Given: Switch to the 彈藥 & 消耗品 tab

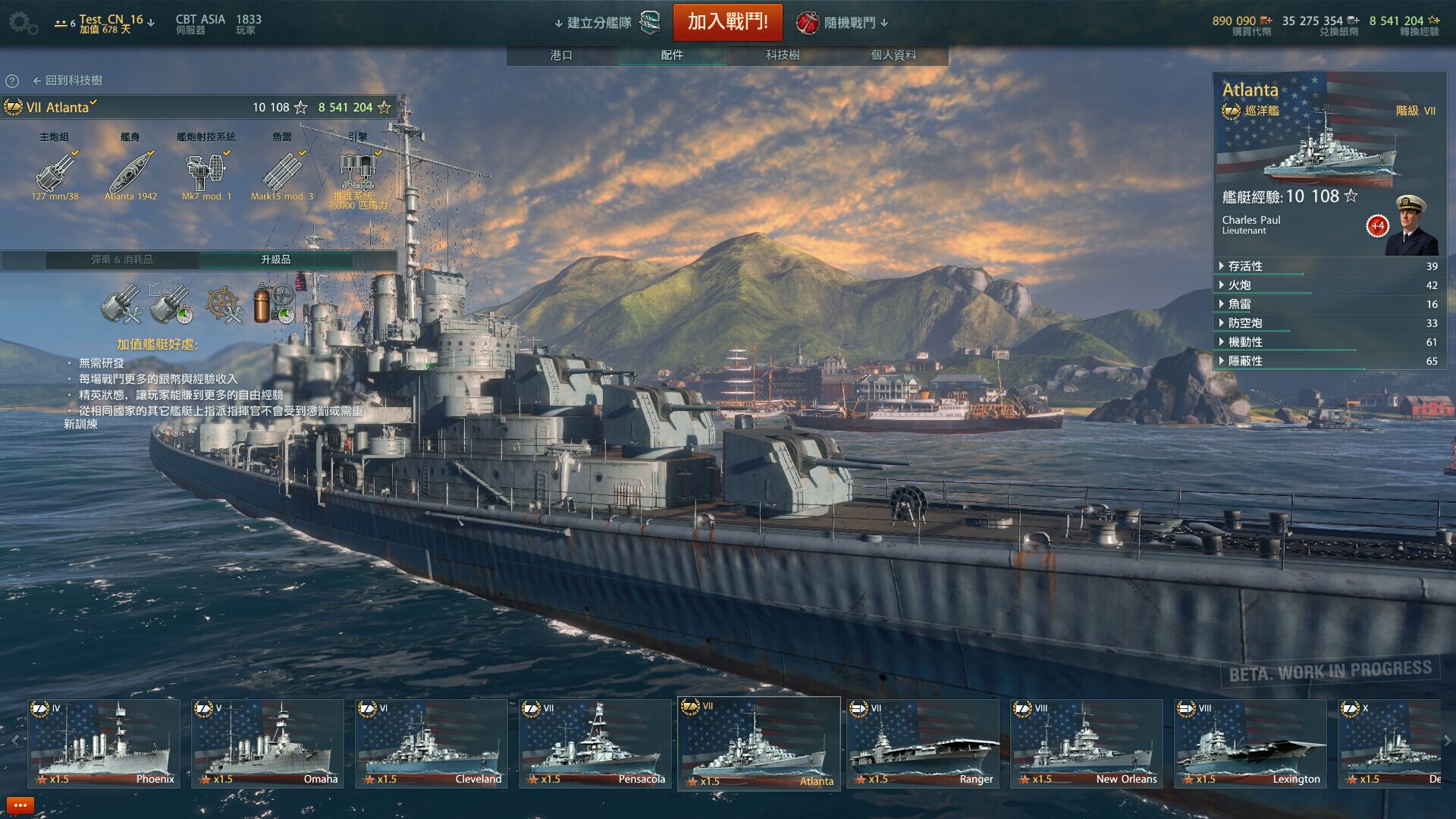Looking at the screenshot, I should (x=122, y=260).
